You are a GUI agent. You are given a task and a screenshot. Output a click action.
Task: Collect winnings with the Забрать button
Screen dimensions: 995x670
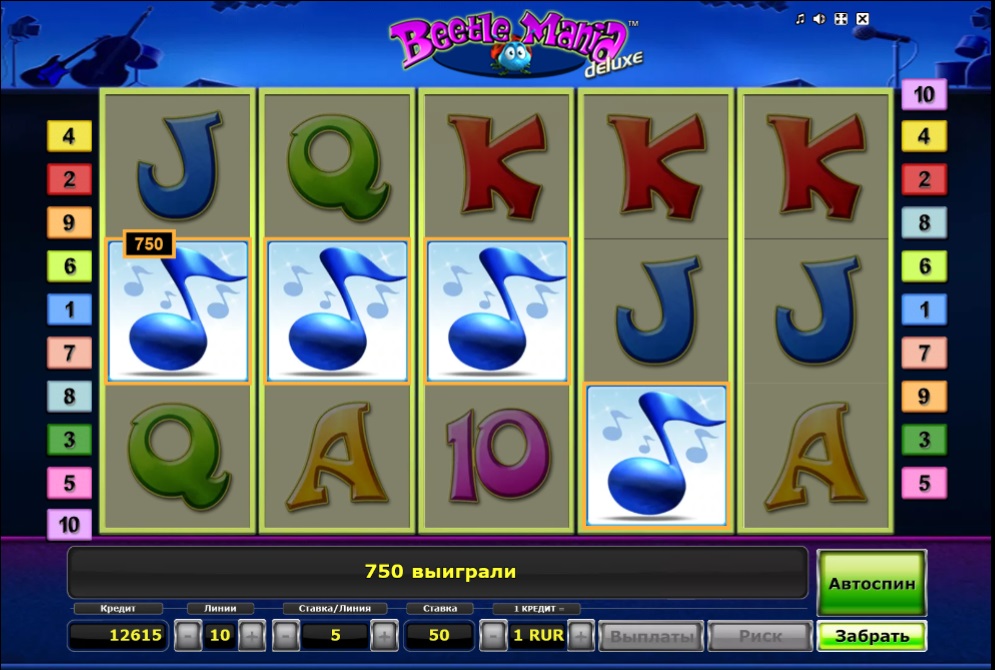[871, 636]
